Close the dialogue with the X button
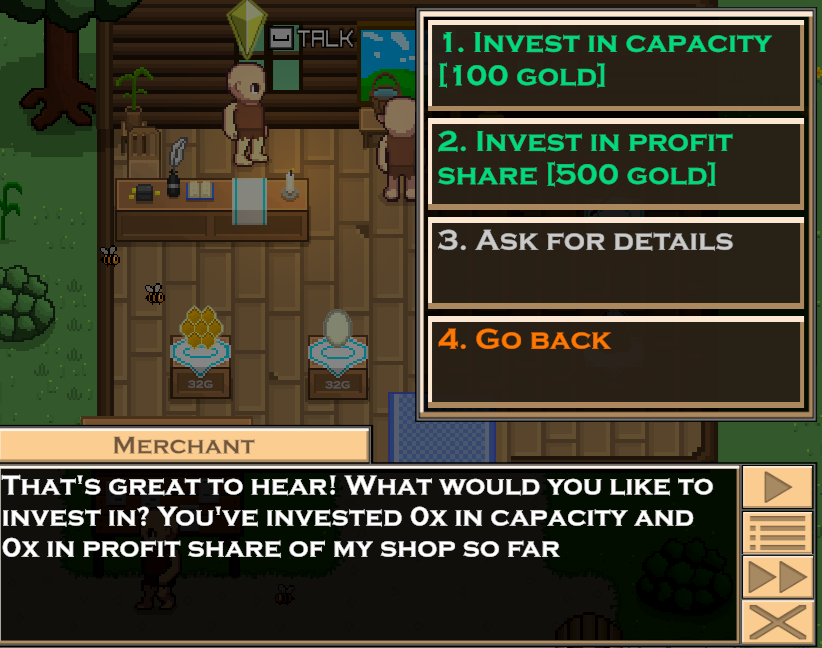822x648 pixels. 777,622
